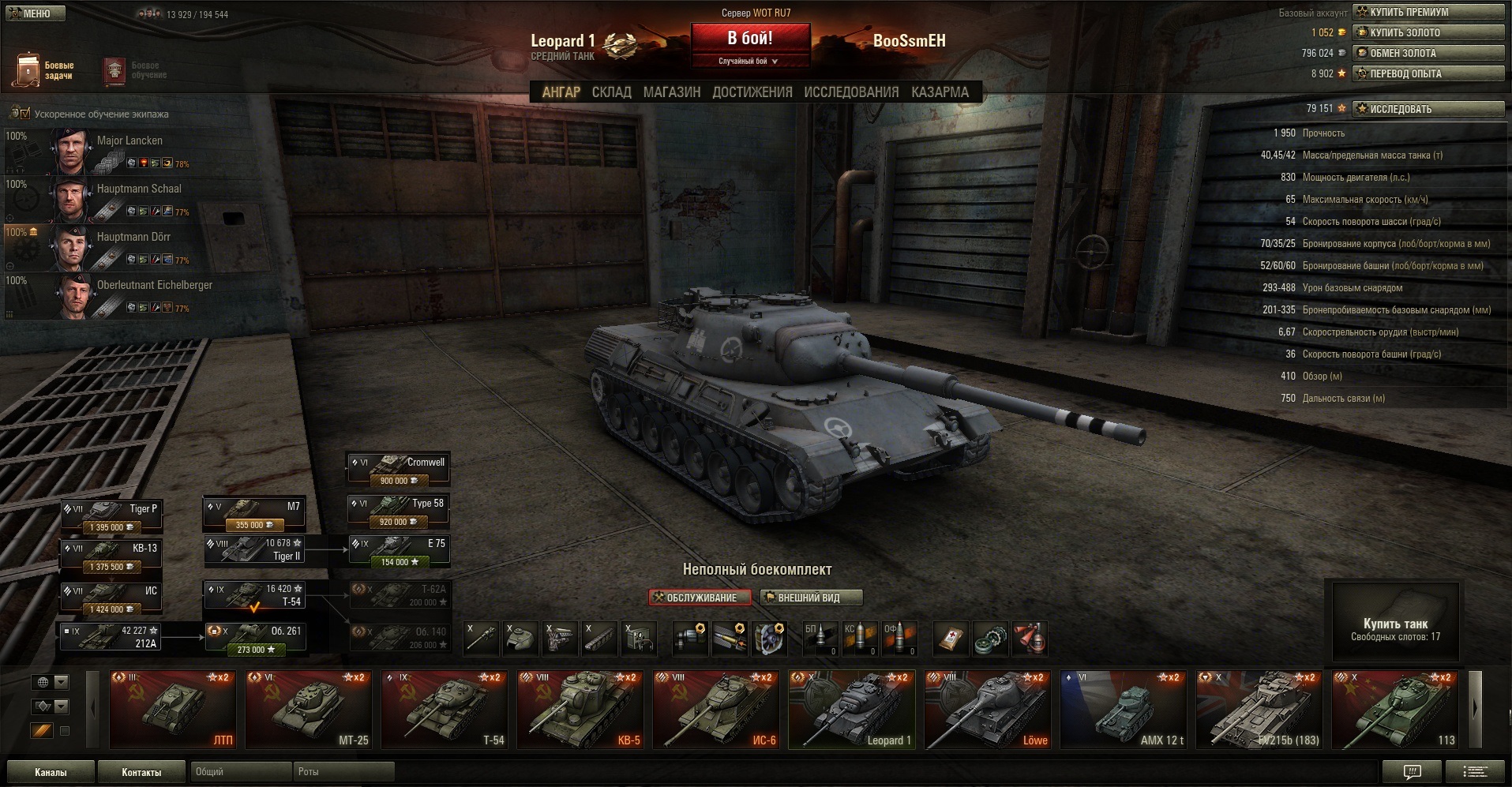Viewport: 1512px width, 787px height.
Task: Open the МАГАЗИН tab
Action: point(671,92)
